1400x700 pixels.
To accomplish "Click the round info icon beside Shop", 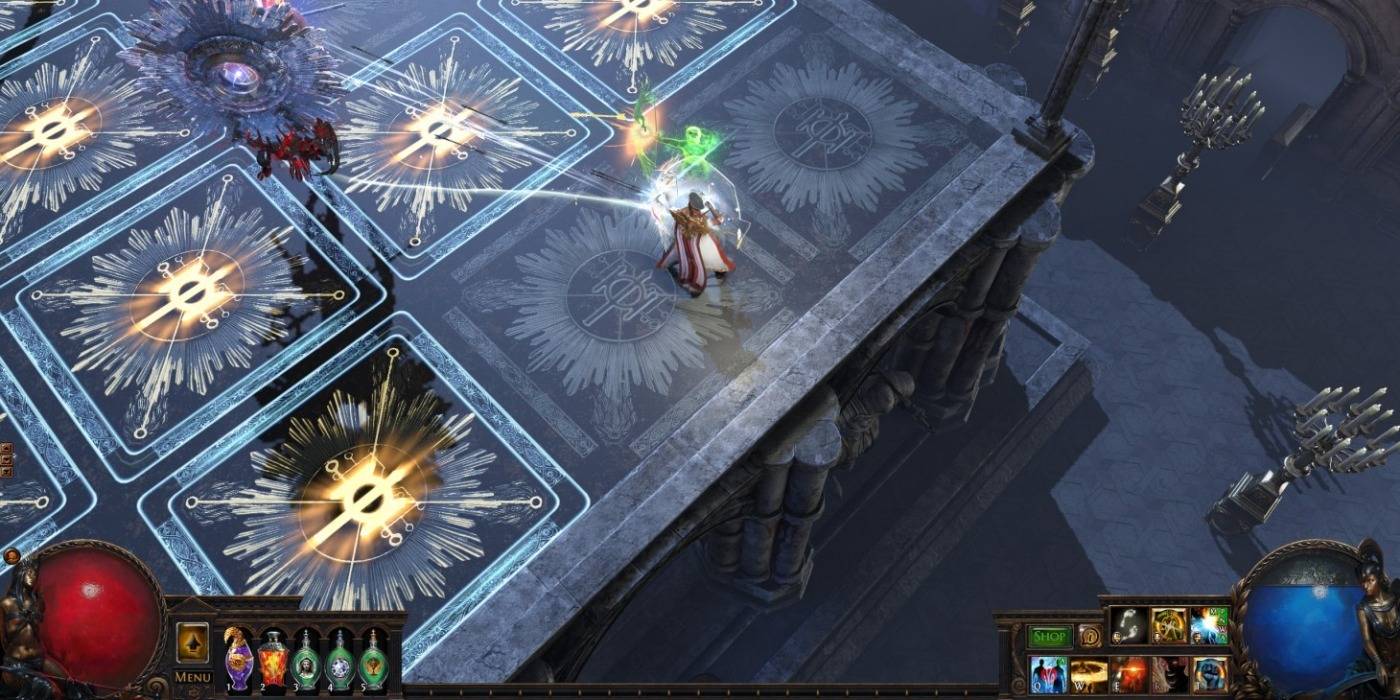I will pos(1089,636).
